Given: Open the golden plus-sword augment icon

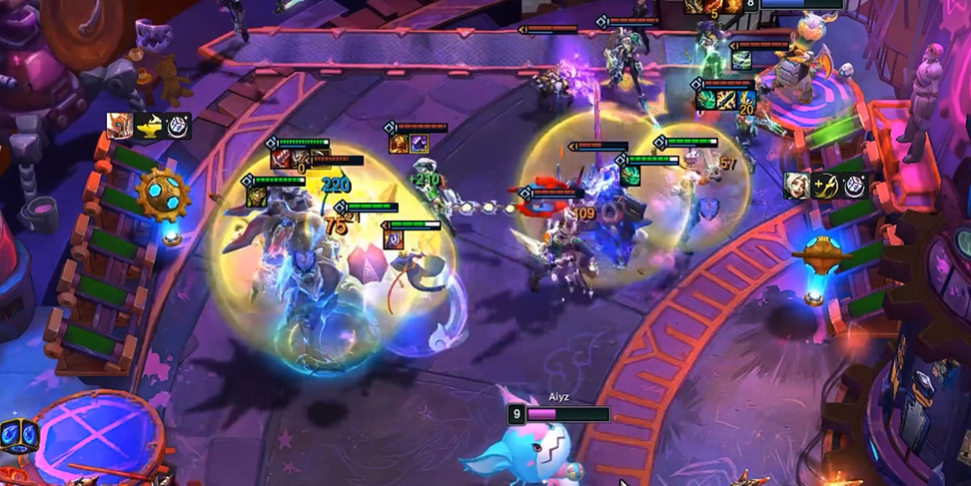Looking at the screenshot, I should 826,186.
